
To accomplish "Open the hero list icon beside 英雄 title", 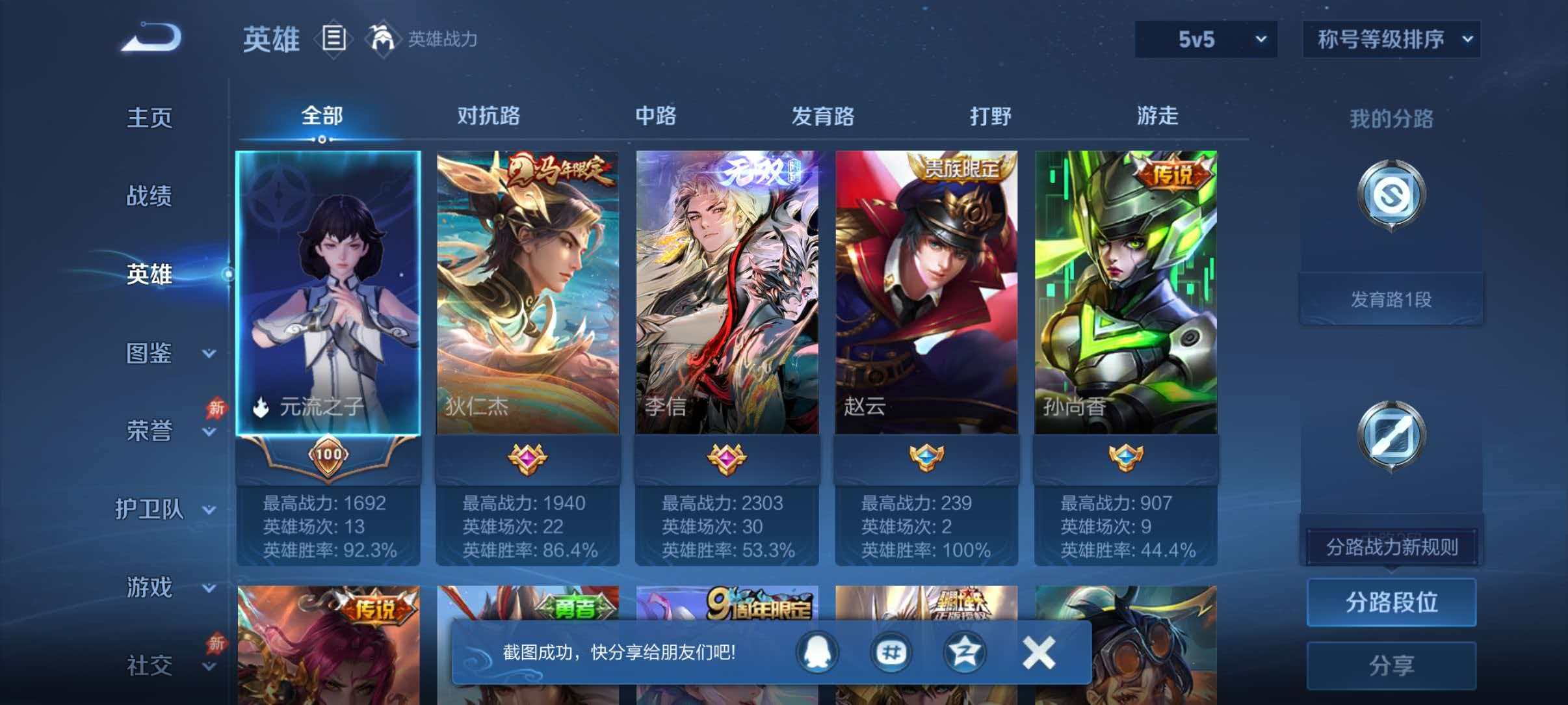I will (x=333, y=39).
